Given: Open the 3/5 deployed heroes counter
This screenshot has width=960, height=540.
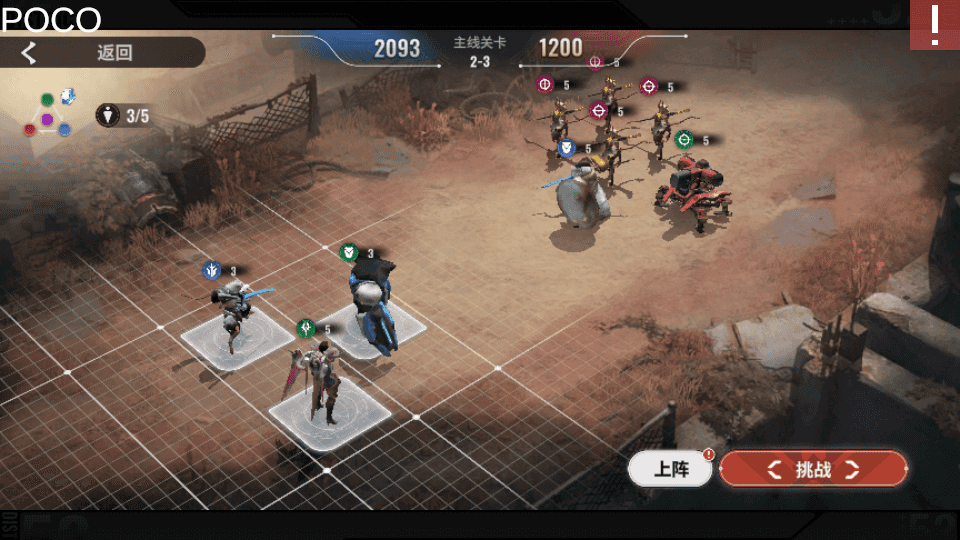Looking at the screenshot, I should (x=124, y=115).
